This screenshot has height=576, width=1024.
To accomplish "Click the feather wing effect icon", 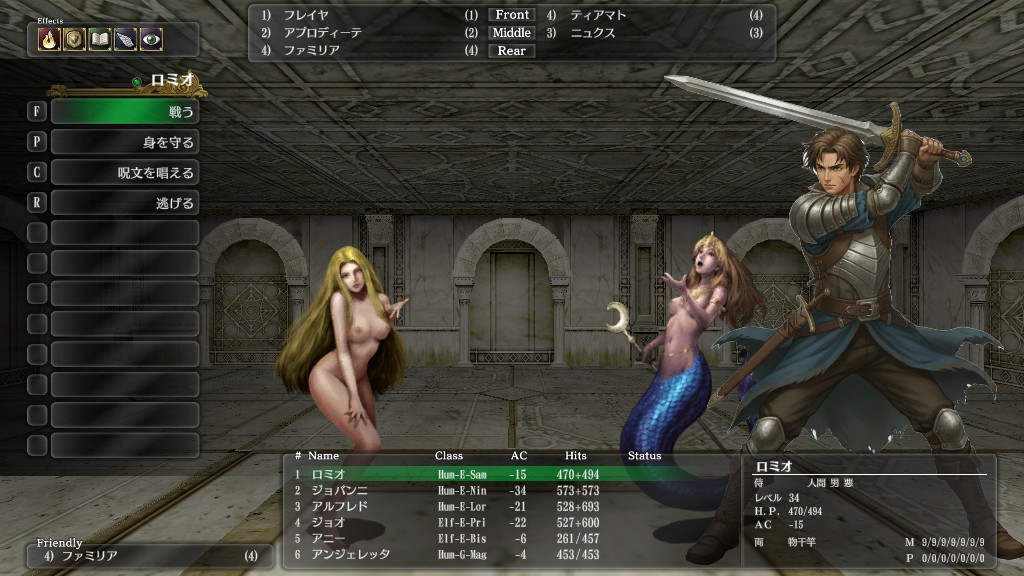I will click(125, 39).
